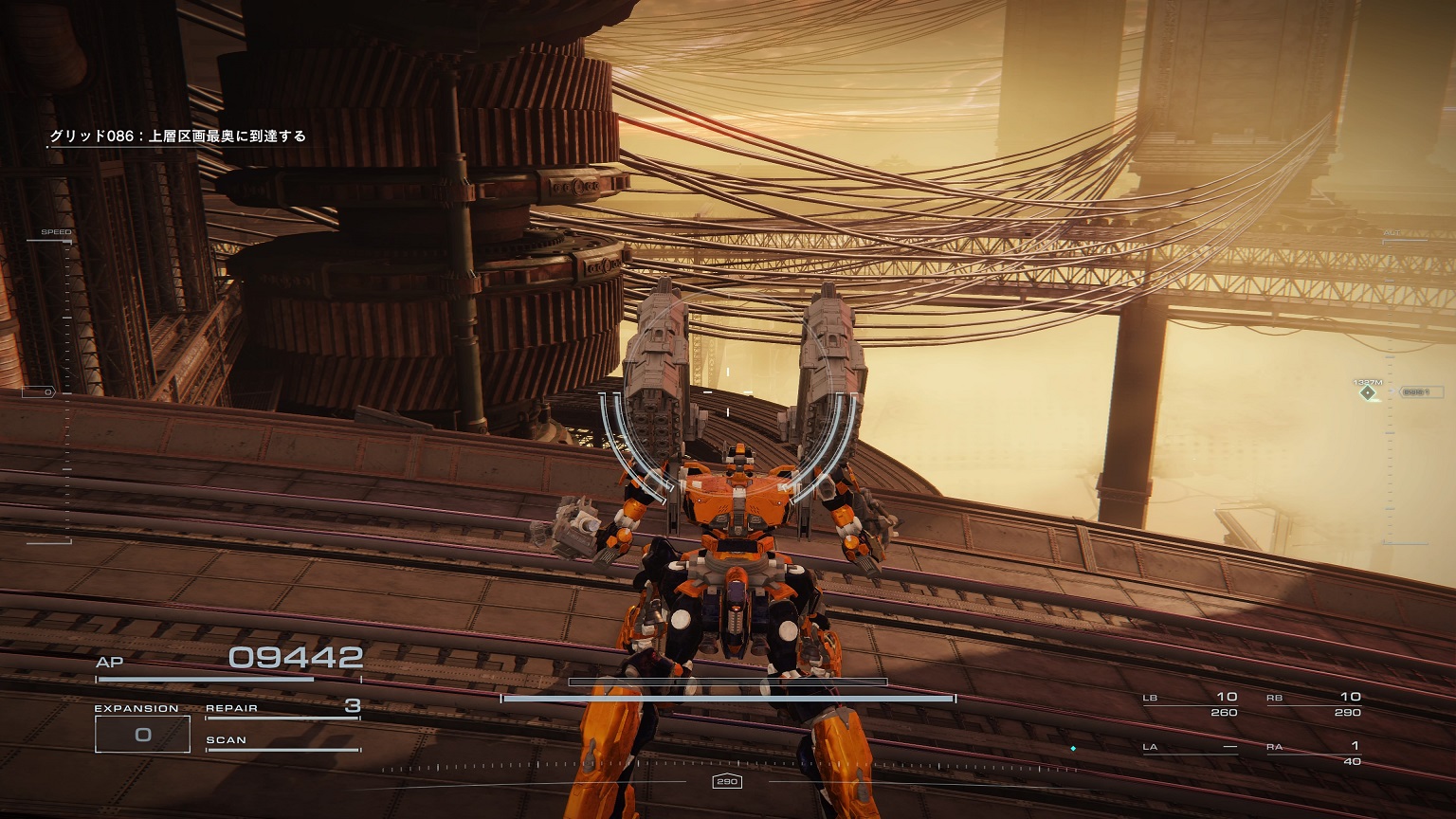1456x819 pixels.
Task: Choose the LA left arm weapon slot
Action: (1191, 748)
